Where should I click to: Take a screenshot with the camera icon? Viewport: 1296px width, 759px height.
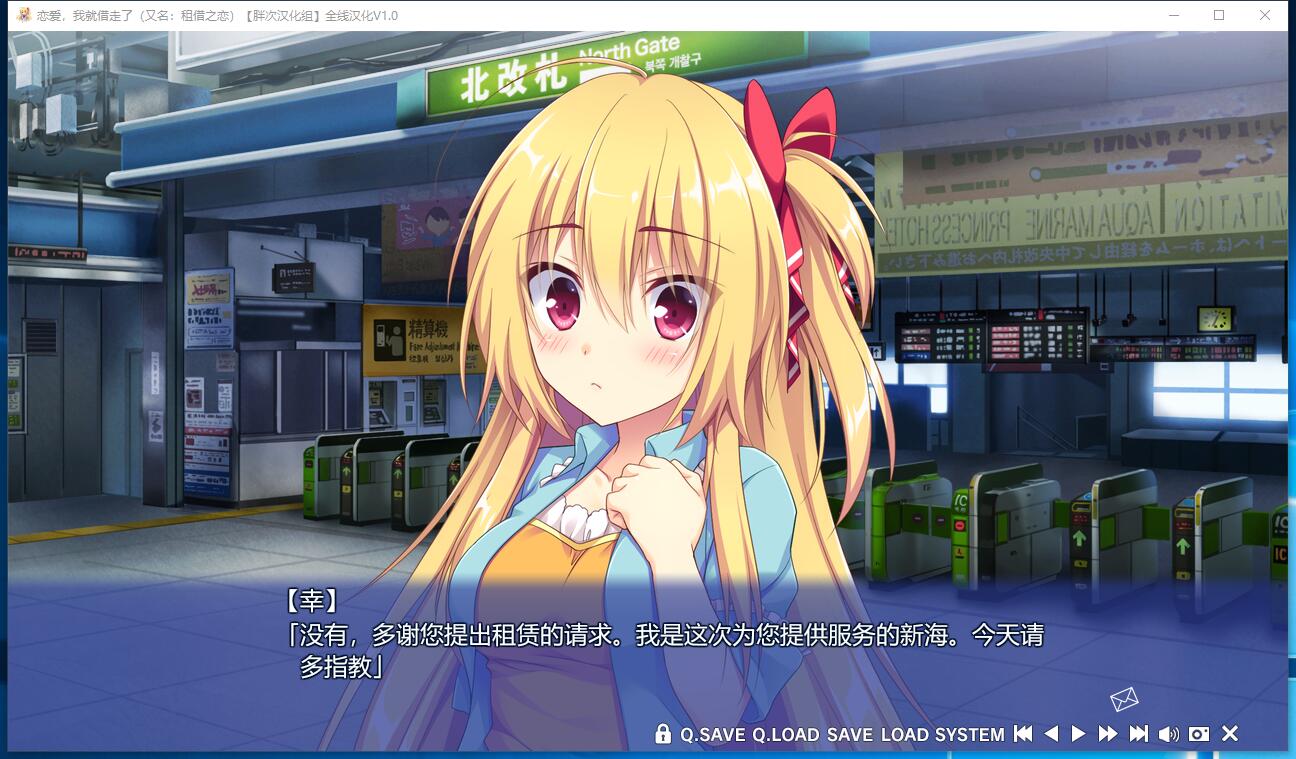[x=1199, y=734]
